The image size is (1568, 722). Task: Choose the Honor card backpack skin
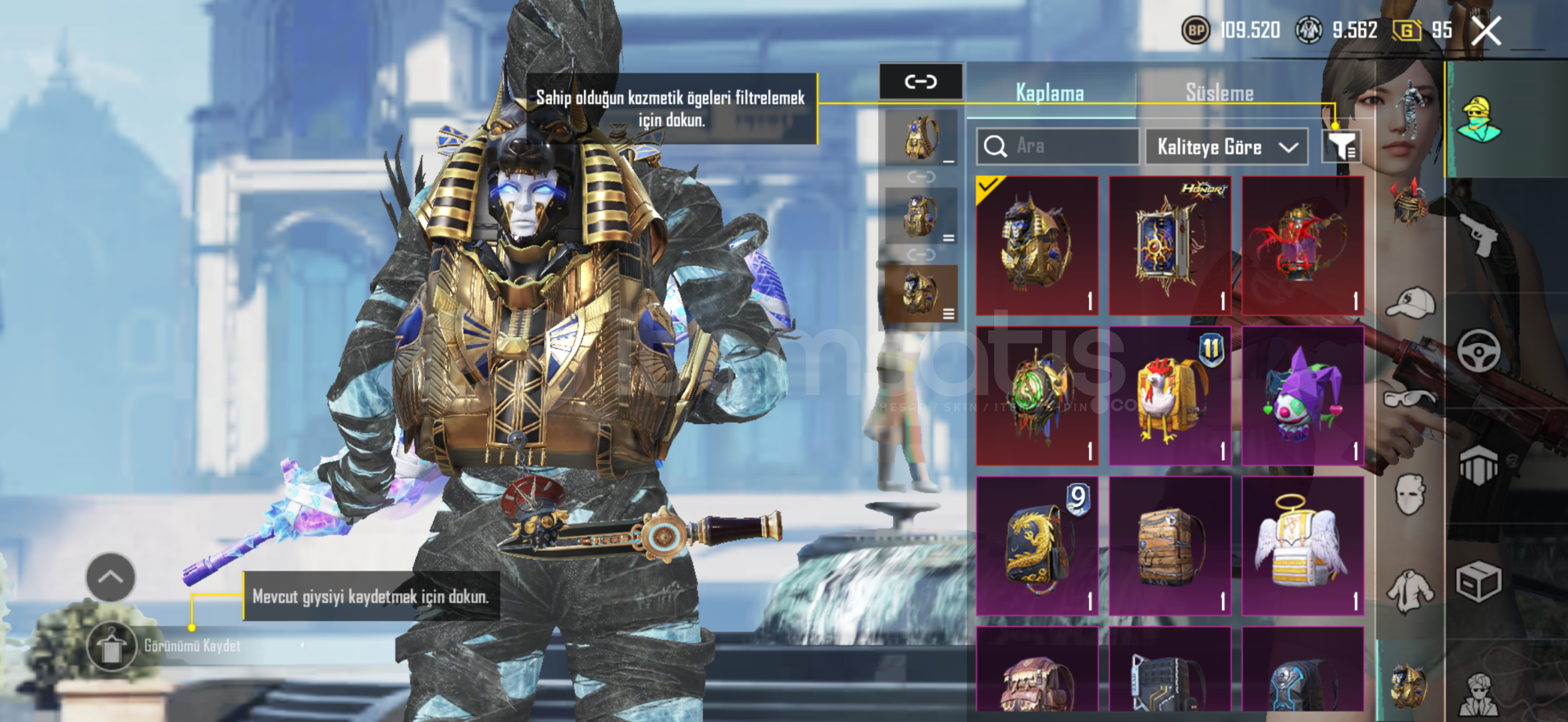click(x=1170, y=245)
